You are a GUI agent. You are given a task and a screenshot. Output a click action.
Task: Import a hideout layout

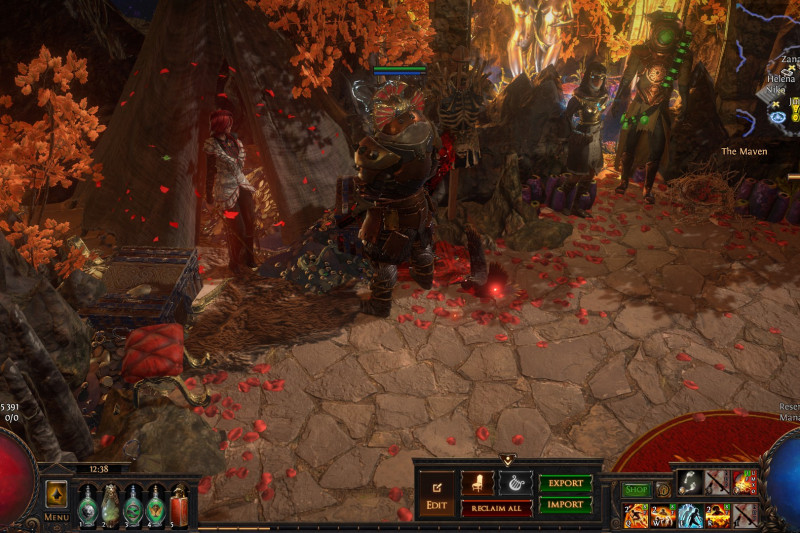pos(565,505)
